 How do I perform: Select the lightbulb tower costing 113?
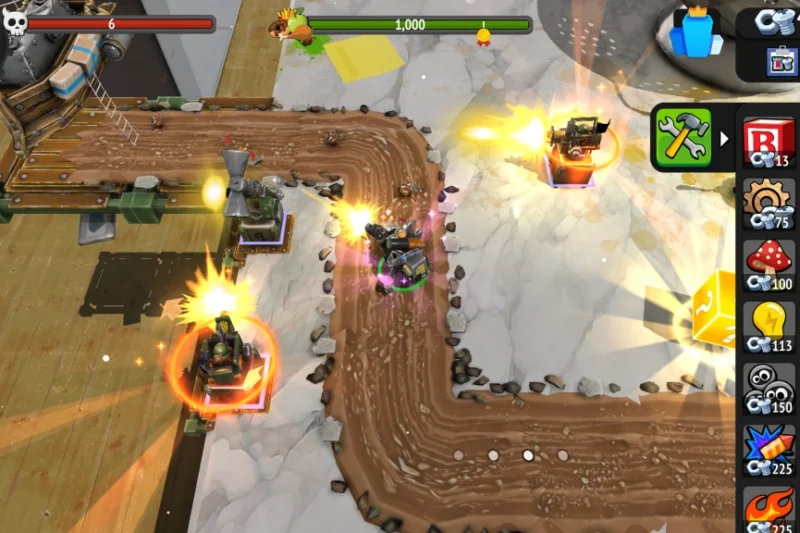(x=768, y=327)
